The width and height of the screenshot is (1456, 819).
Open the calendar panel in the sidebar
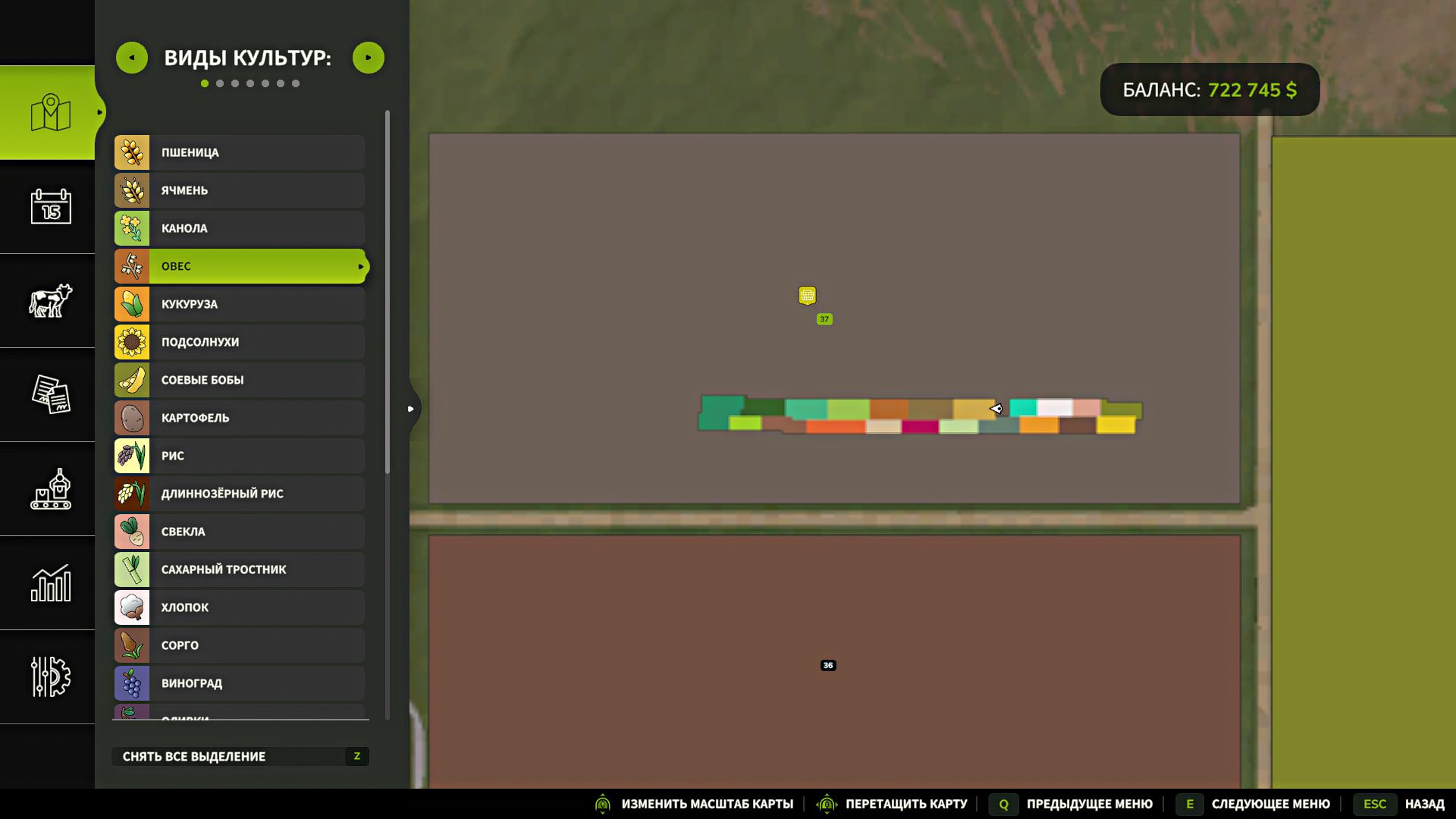coord(48,208)
